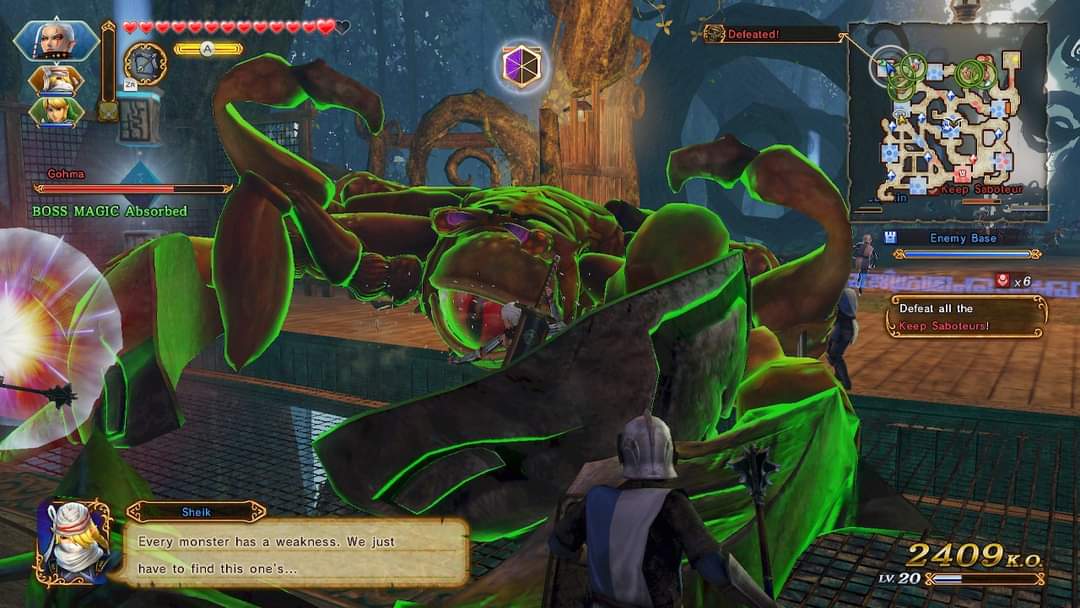Select Impa's character portrait
1080x608 pixels.
[56, 41]
